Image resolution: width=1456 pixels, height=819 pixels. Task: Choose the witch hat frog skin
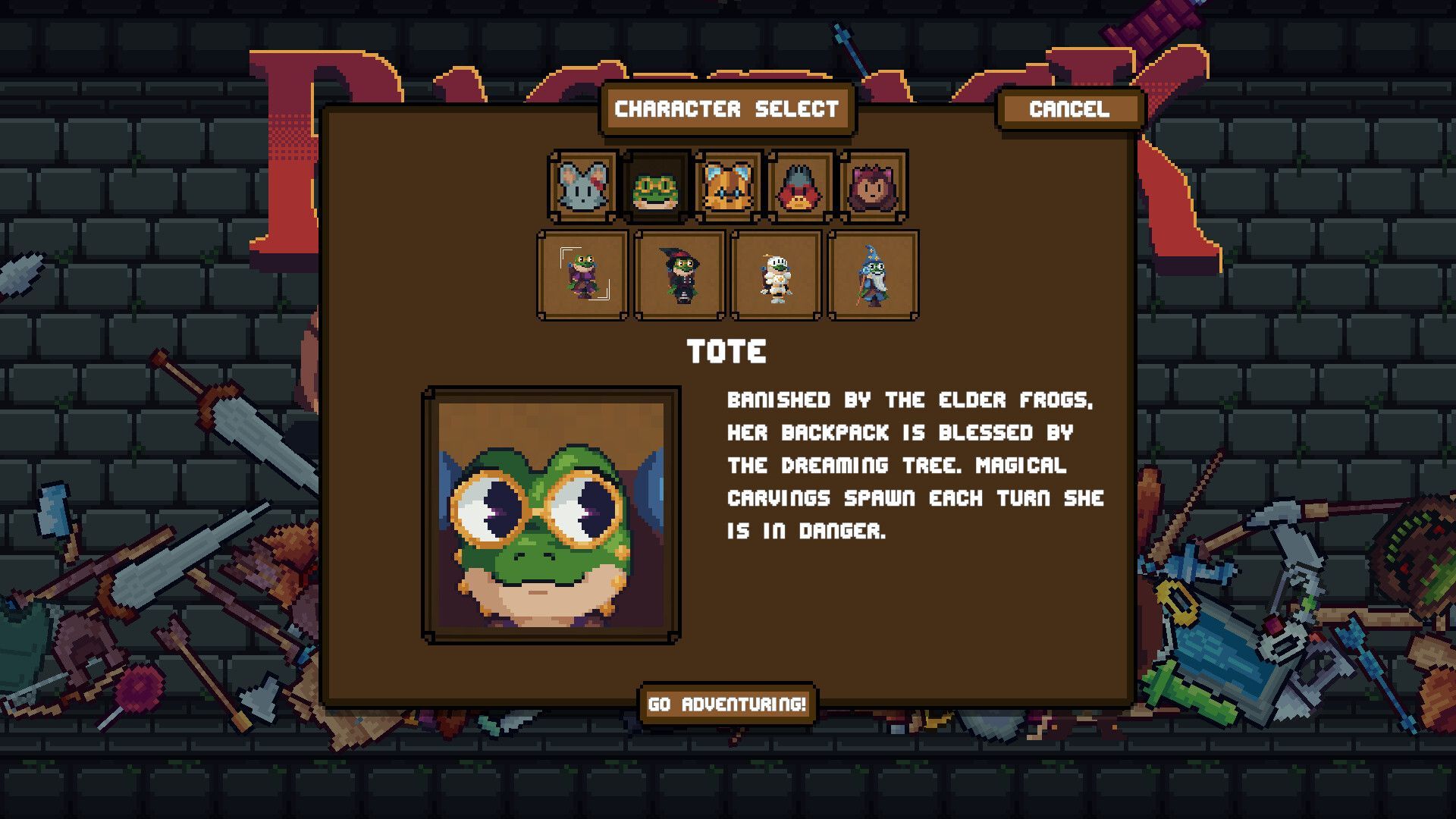pyautogui.click(x=679, y=275)
